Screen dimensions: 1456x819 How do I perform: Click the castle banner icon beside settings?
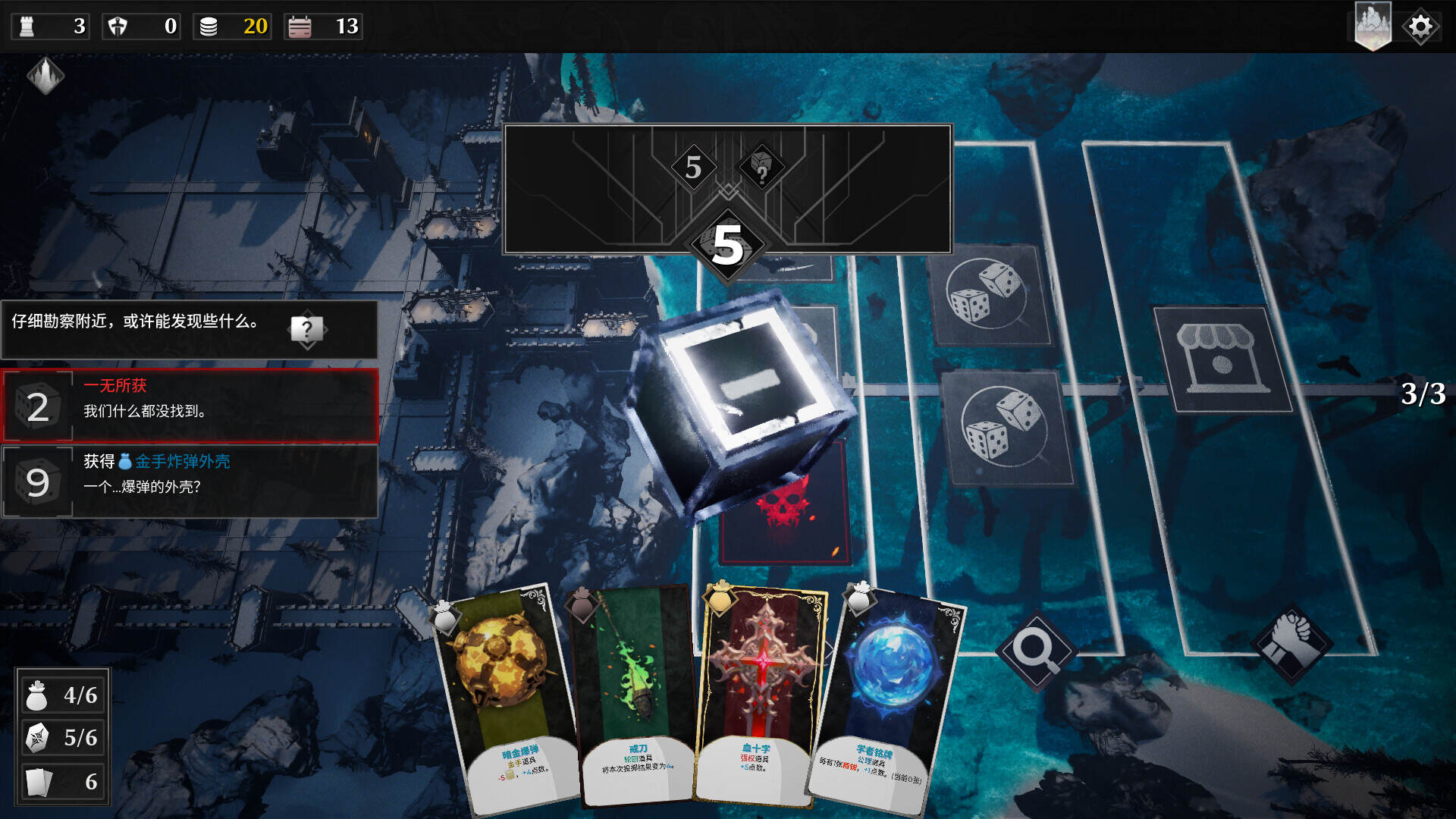coord(1373,25)
